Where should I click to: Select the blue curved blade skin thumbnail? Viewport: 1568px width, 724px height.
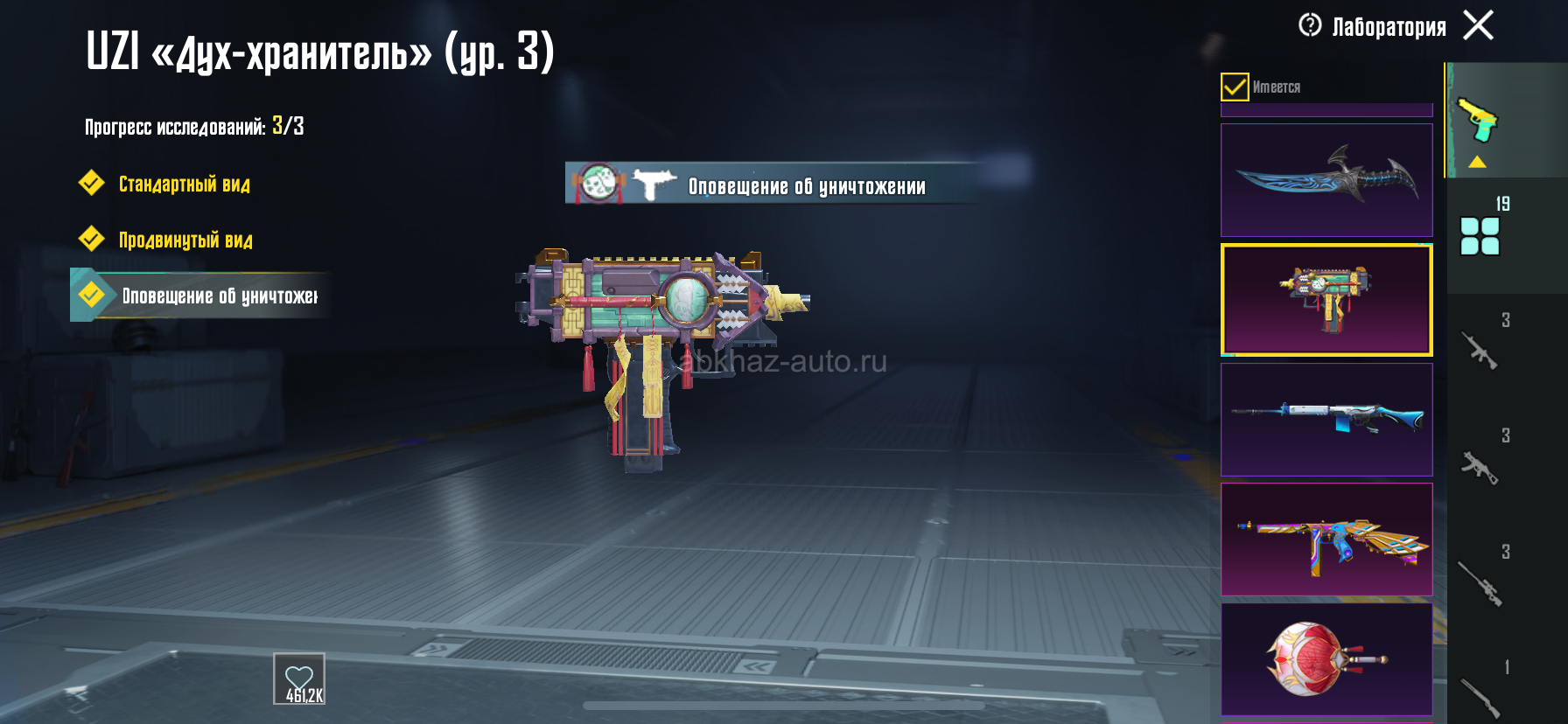coord(1326,179)
